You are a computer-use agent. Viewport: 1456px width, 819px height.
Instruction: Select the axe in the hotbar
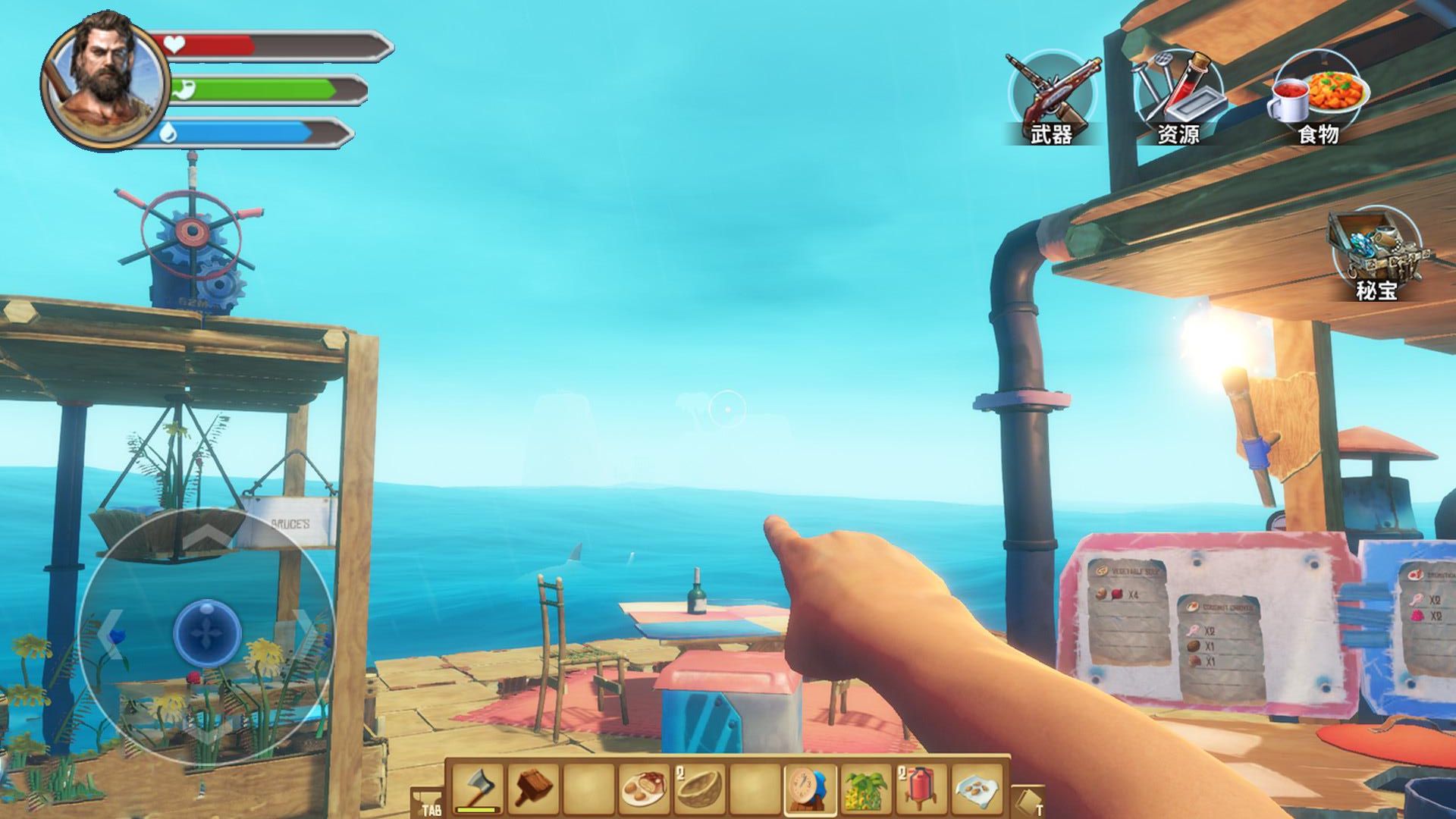tap(481, 787)
